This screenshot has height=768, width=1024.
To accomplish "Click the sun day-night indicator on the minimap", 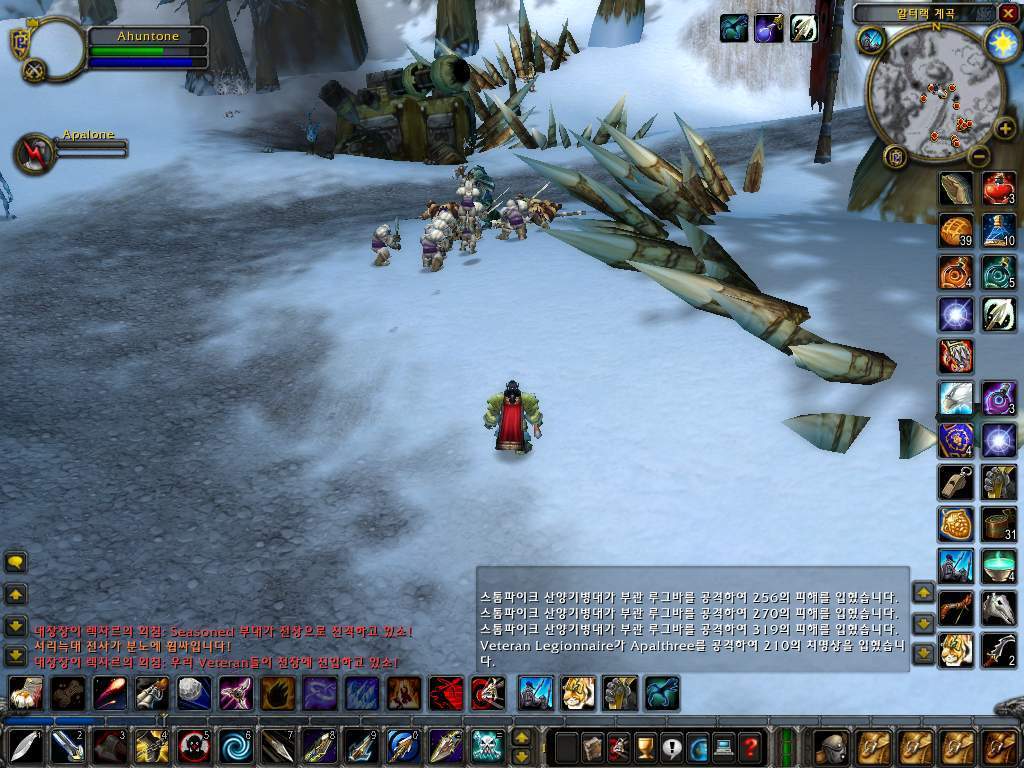I will click(1001, 43).
